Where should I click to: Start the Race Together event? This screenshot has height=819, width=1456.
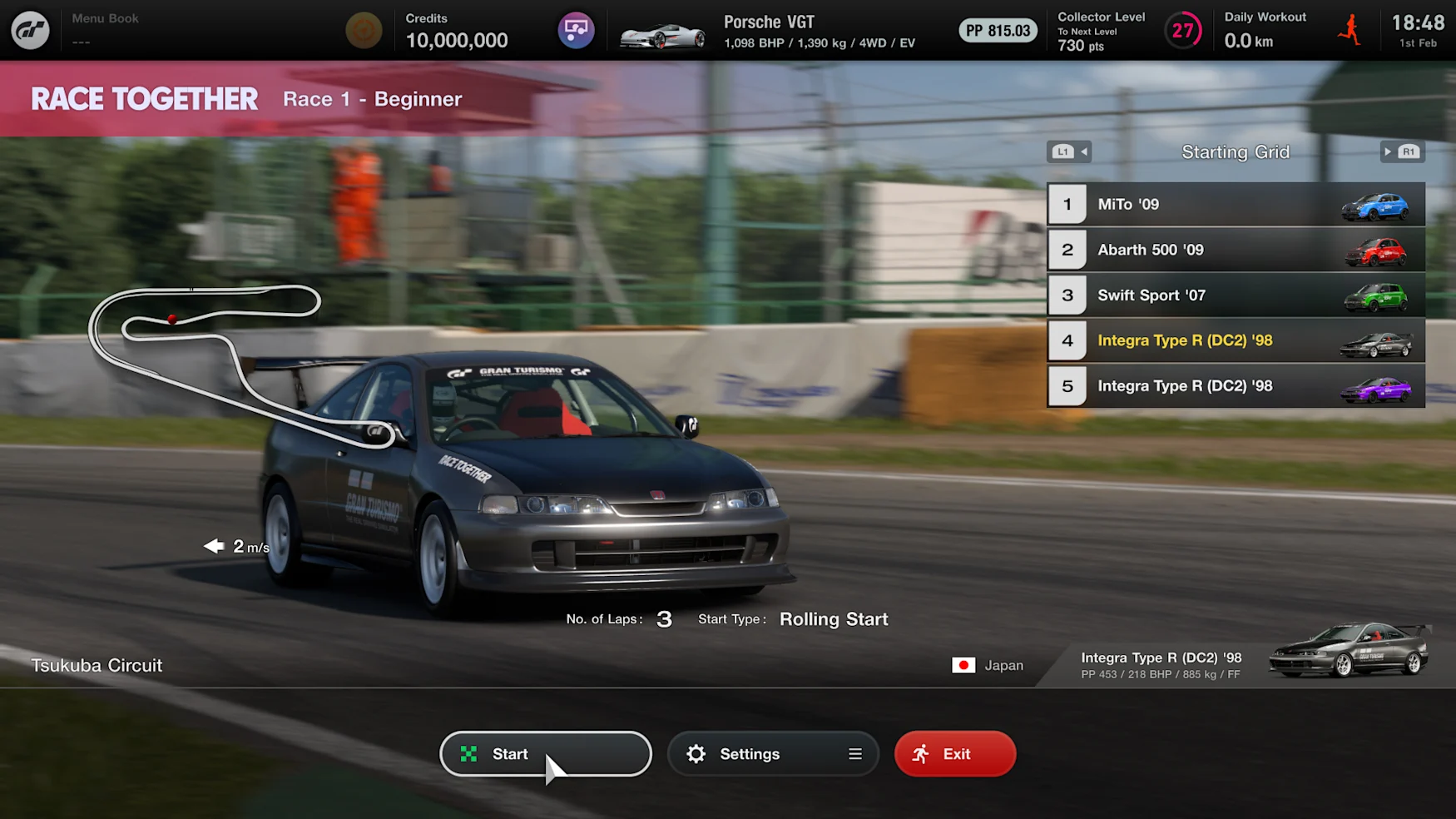[x=545, y=753]
